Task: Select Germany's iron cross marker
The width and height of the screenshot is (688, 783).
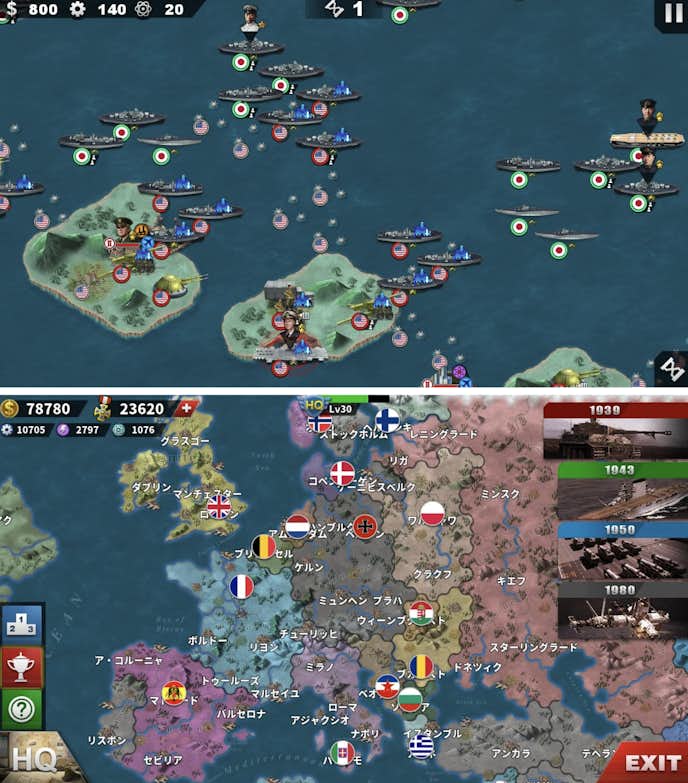Action: click(x=365, y=525)
